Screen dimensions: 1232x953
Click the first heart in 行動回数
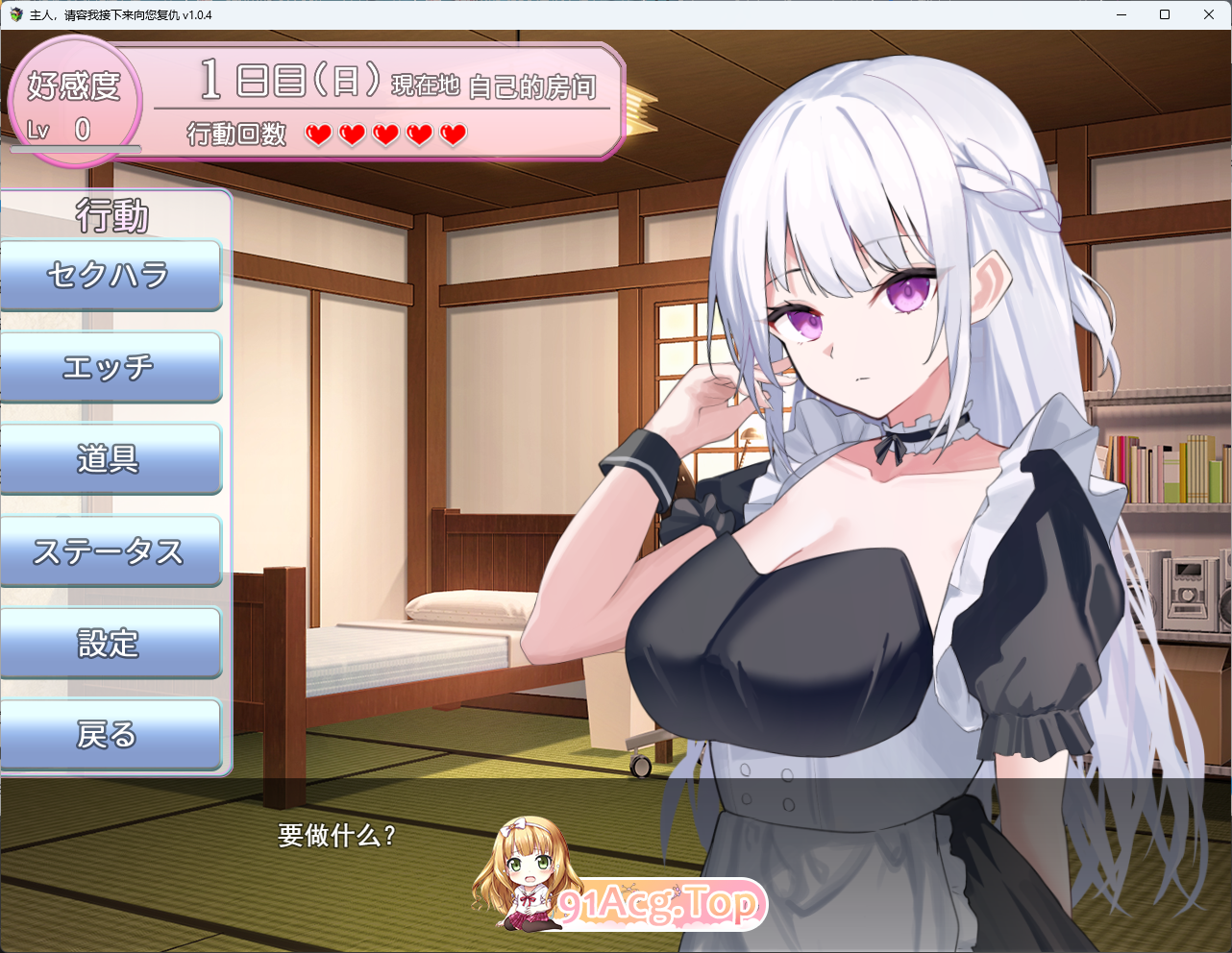click(x=318, y=135)
